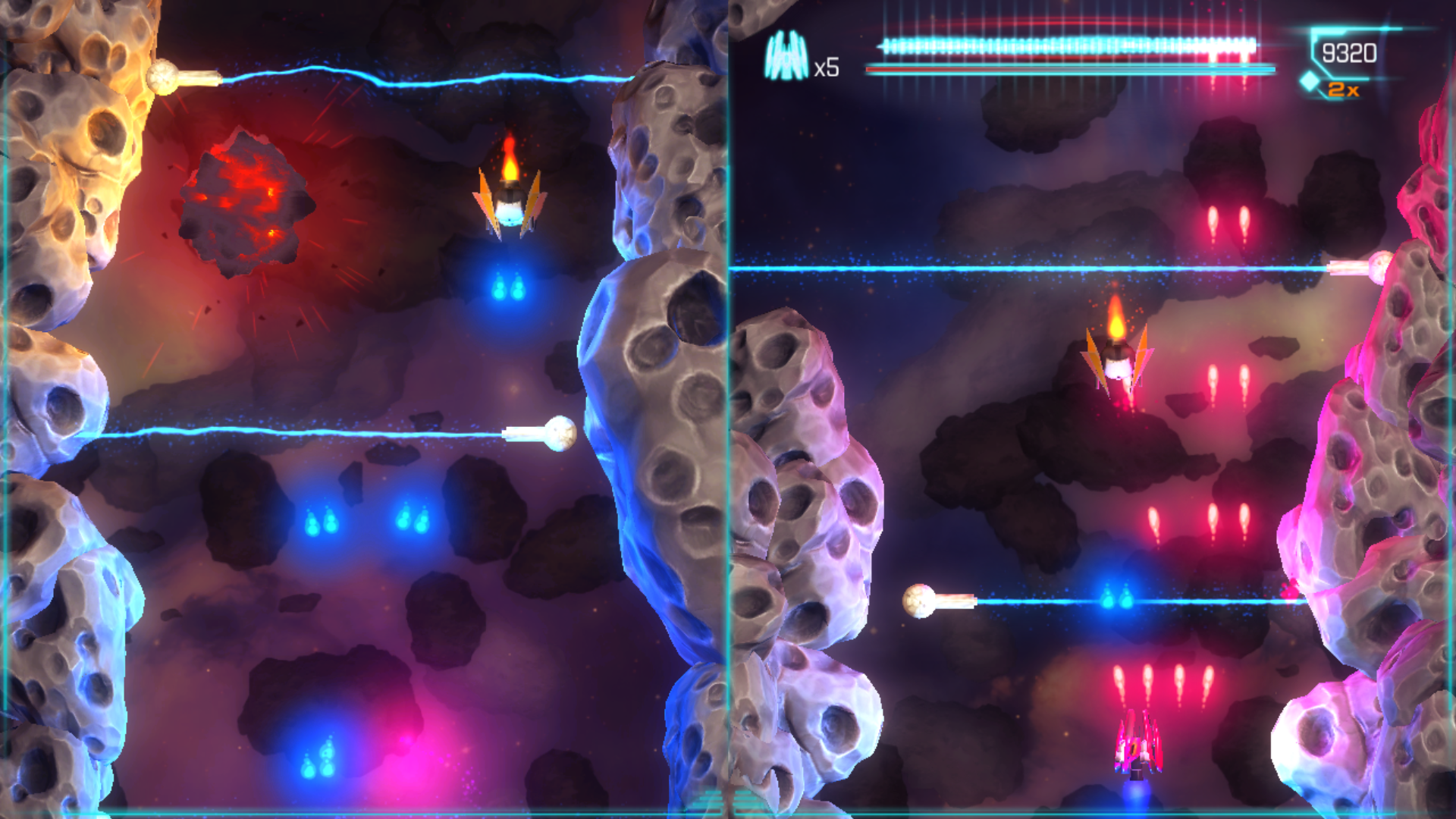Click the ship lives icon
1456x819 pixels.
[x=785, y=58]
